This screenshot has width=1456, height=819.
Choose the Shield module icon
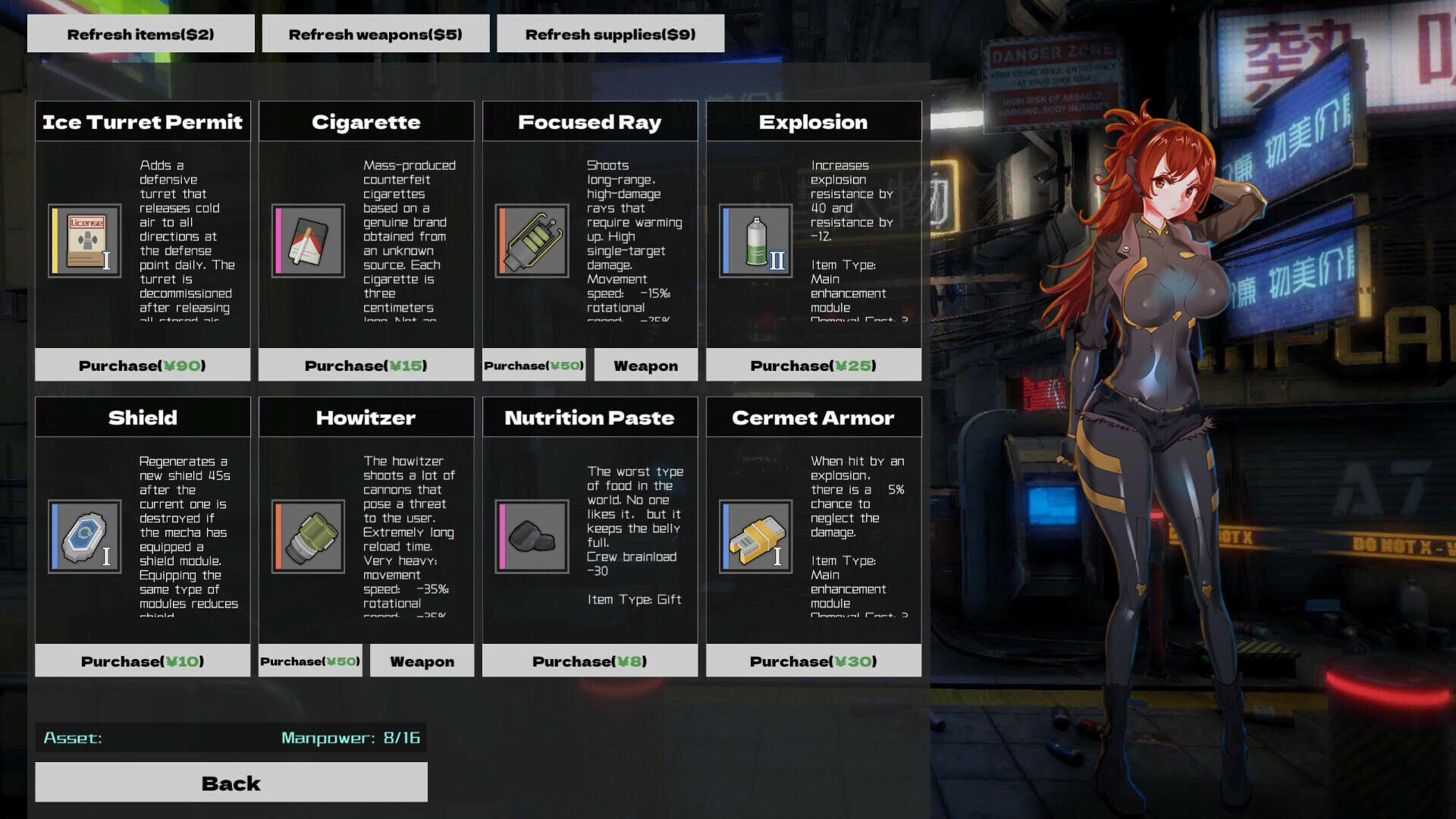(85, 536)
